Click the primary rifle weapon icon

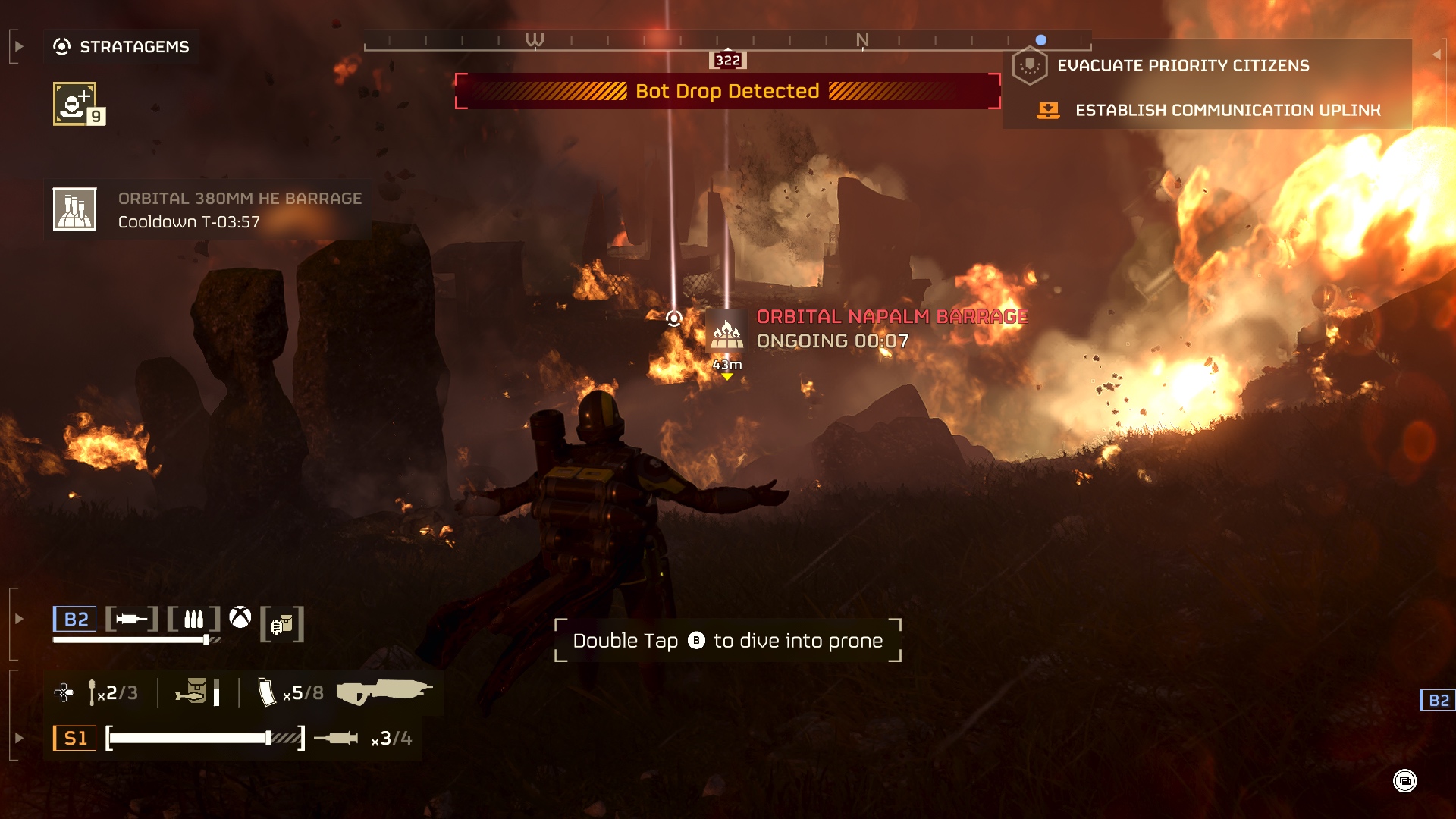[x=384, y=692]
